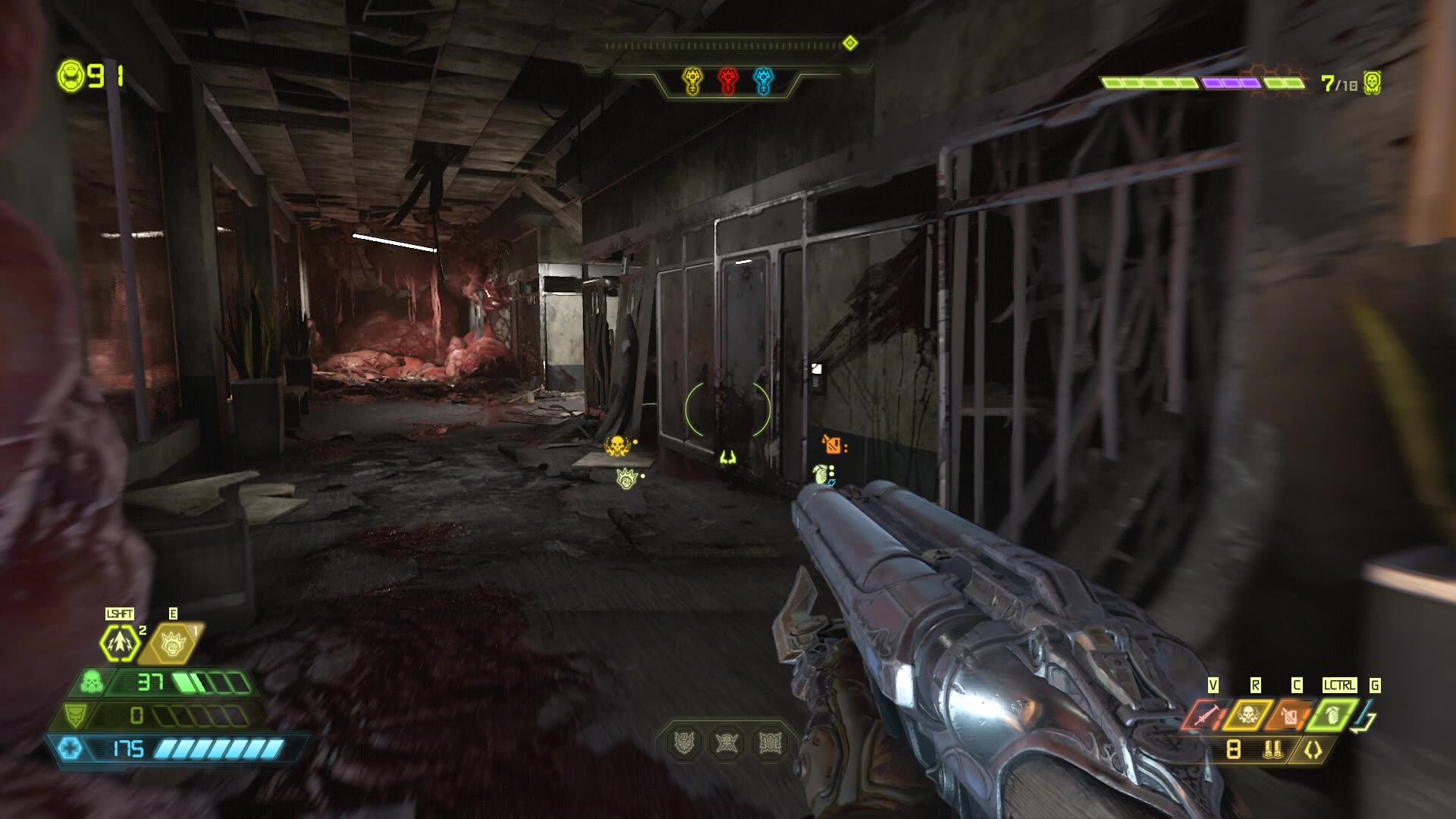Toggle the double boots icon near grenade count

tap(1273, 748)
